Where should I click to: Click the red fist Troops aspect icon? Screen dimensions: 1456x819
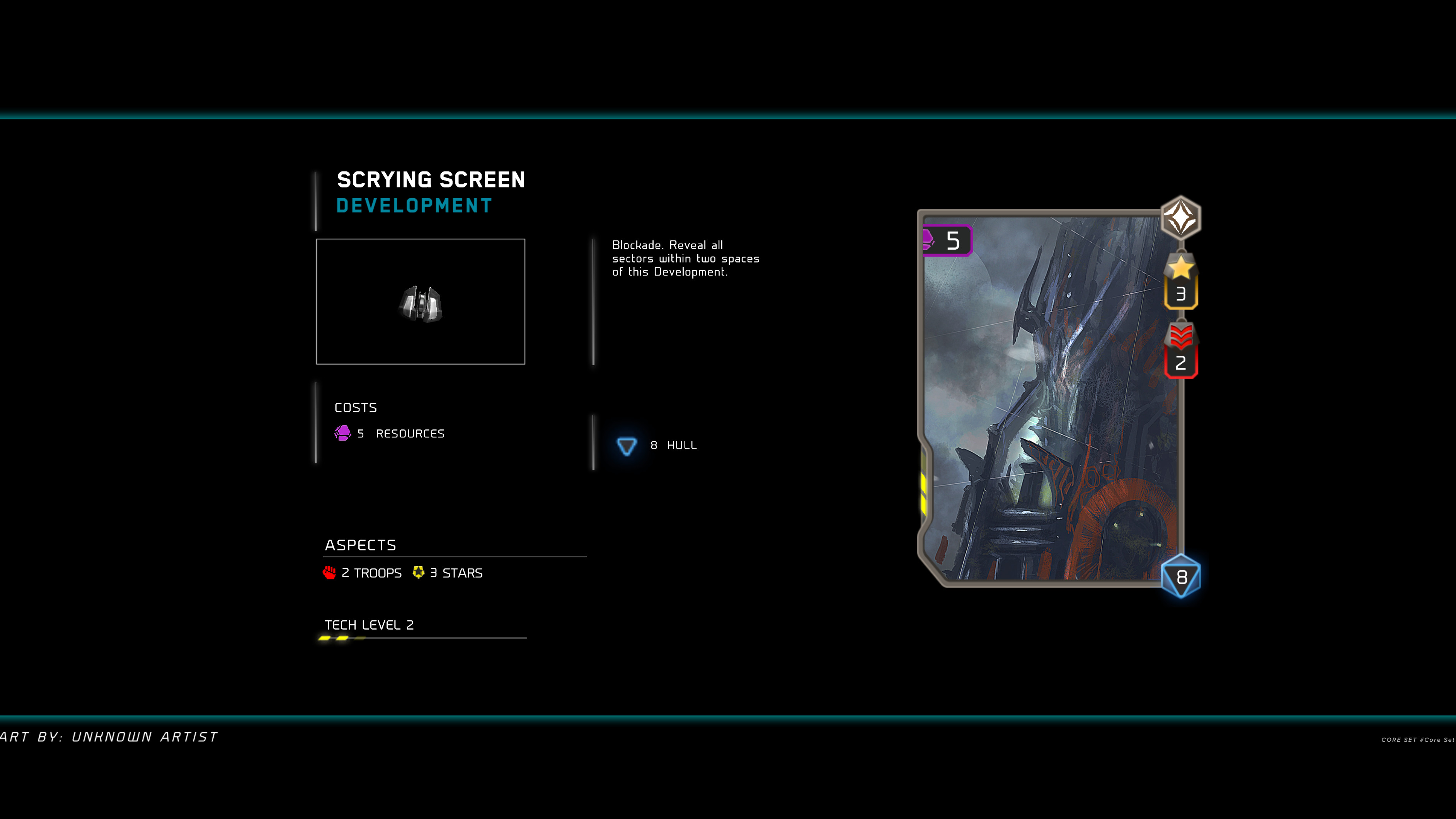click(330, 572)
